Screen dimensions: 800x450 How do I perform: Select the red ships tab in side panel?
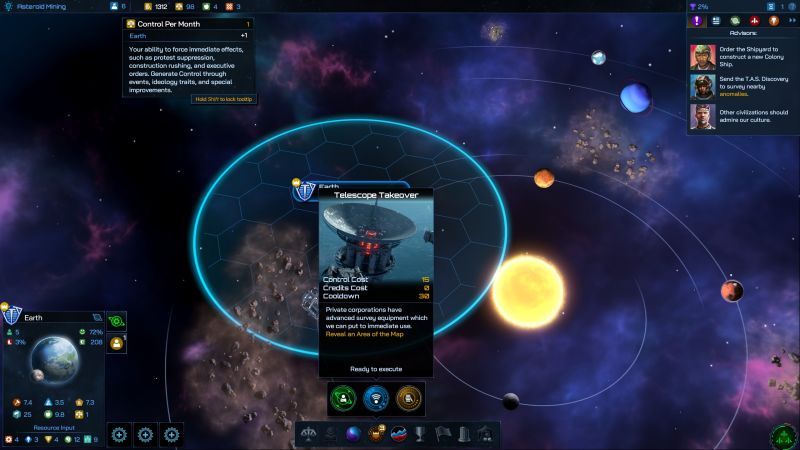[x=754, y=20]
